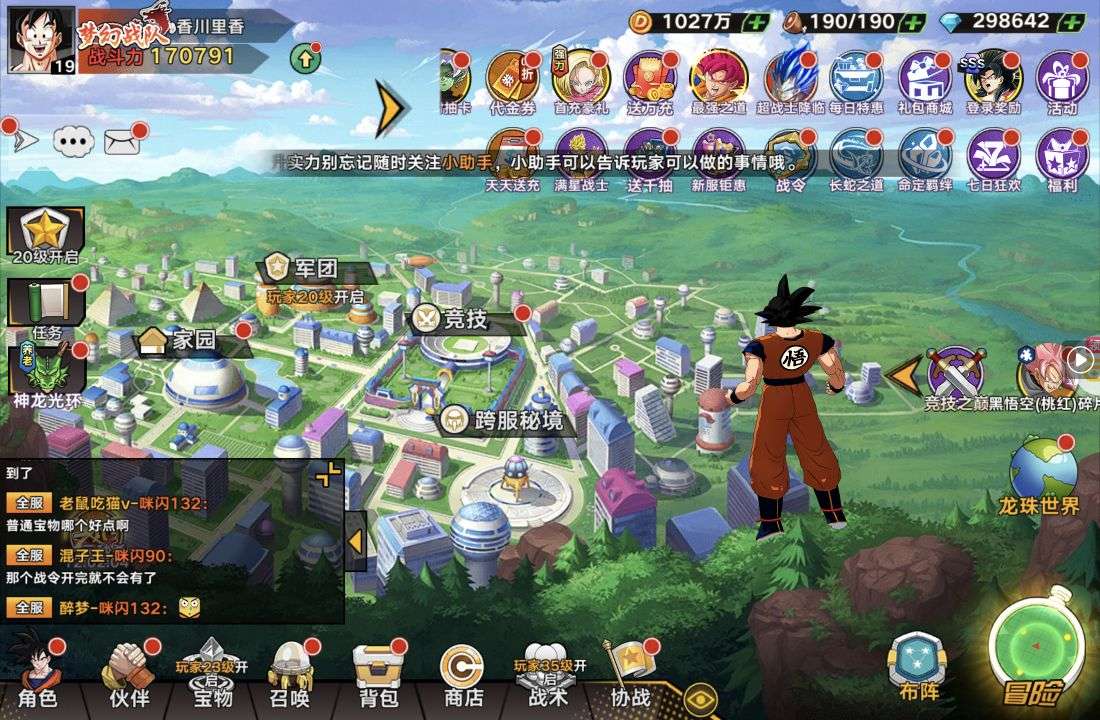Click Goku player avatar portrait
The height and width of the screenshot is (720, 1100).
[x=41, y=40]
